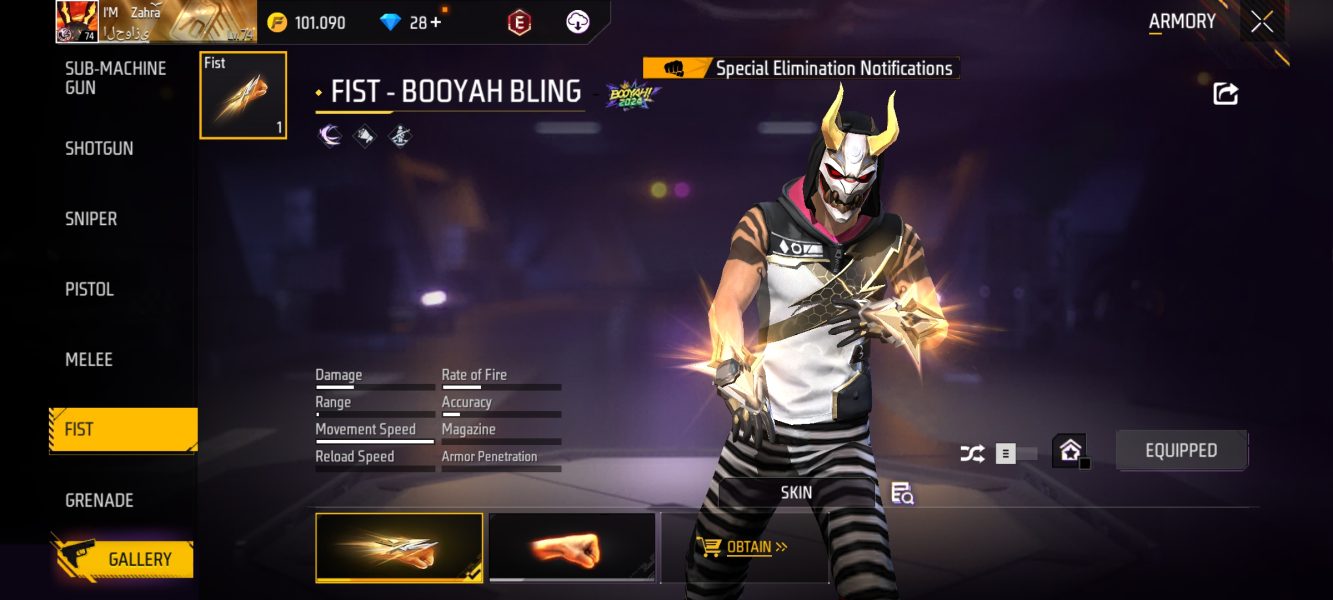
Task: Share the Booyah Bling fist skin
Action: 1225,94
